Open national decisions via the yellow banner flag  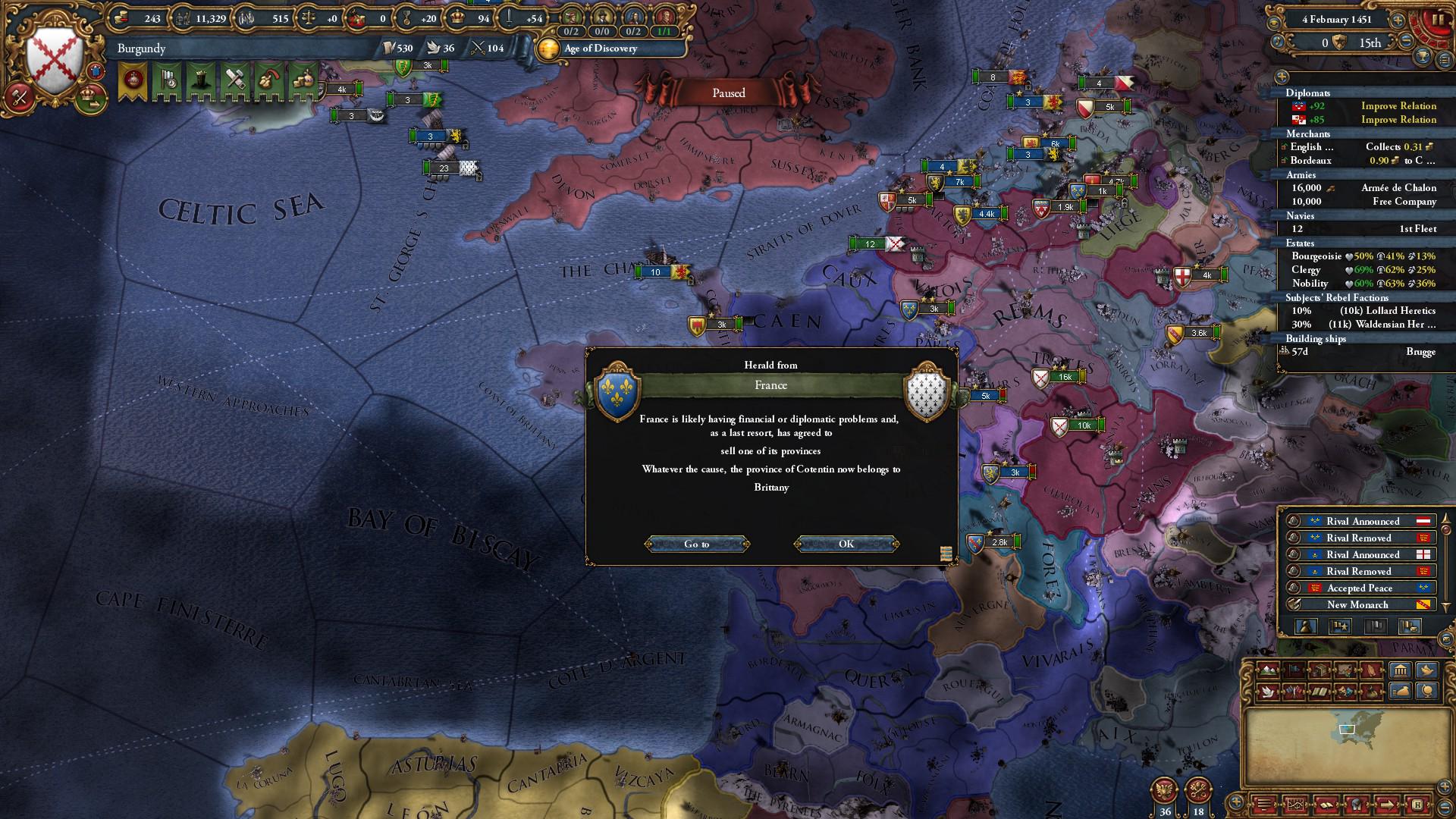pyautogui.click(x=132, y=81)
